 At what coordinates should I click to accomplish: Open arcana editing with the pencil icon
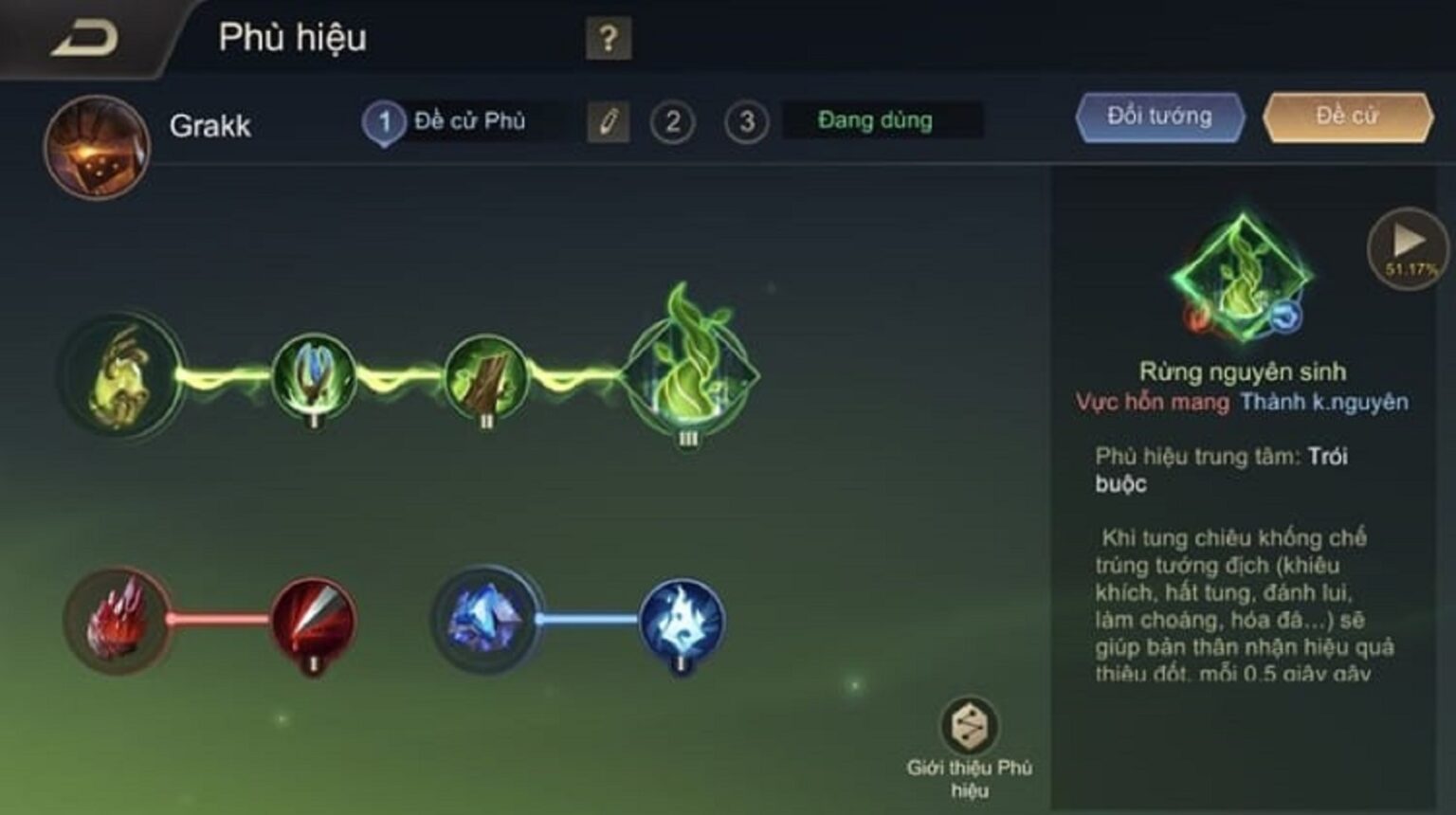610,121
